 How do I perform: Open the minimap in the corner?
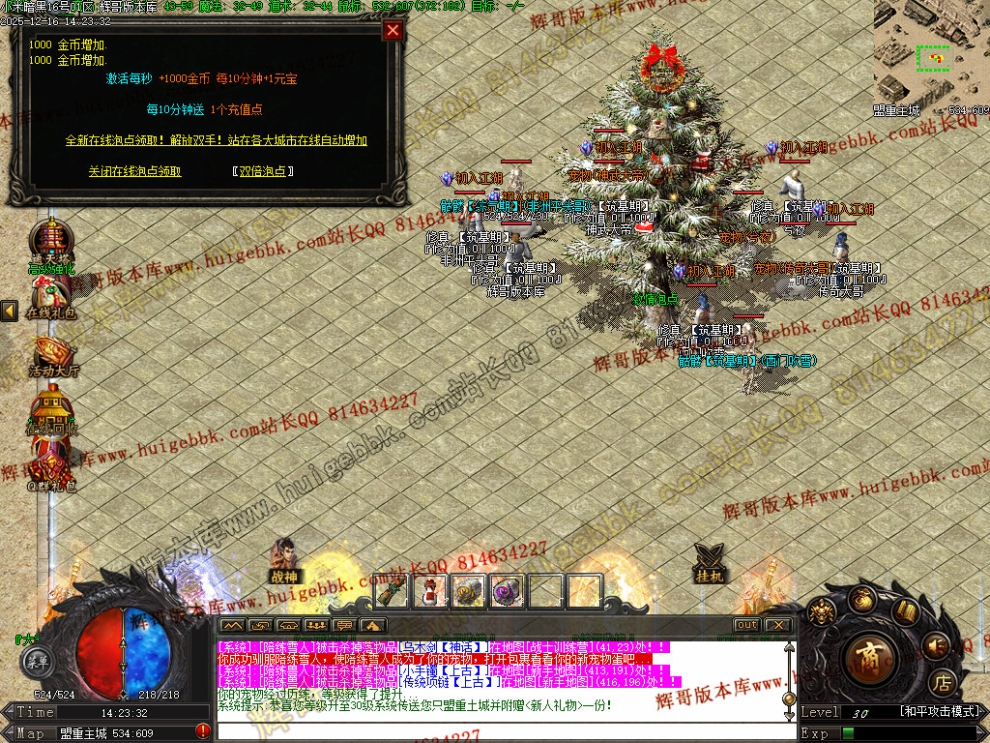(x=931, y=52)
